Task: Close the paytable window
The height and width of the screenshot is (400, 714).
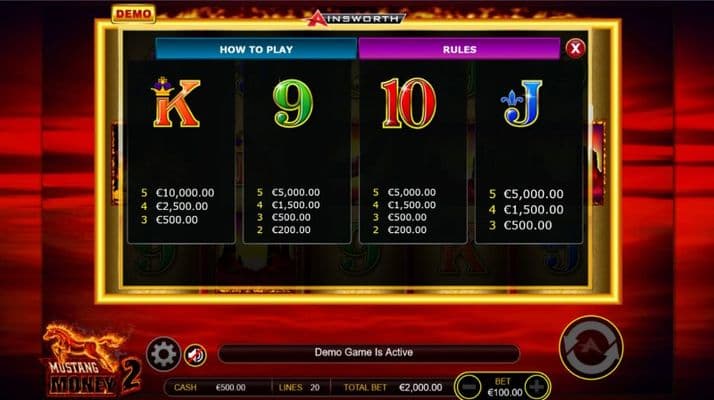Action: [574, 48]
